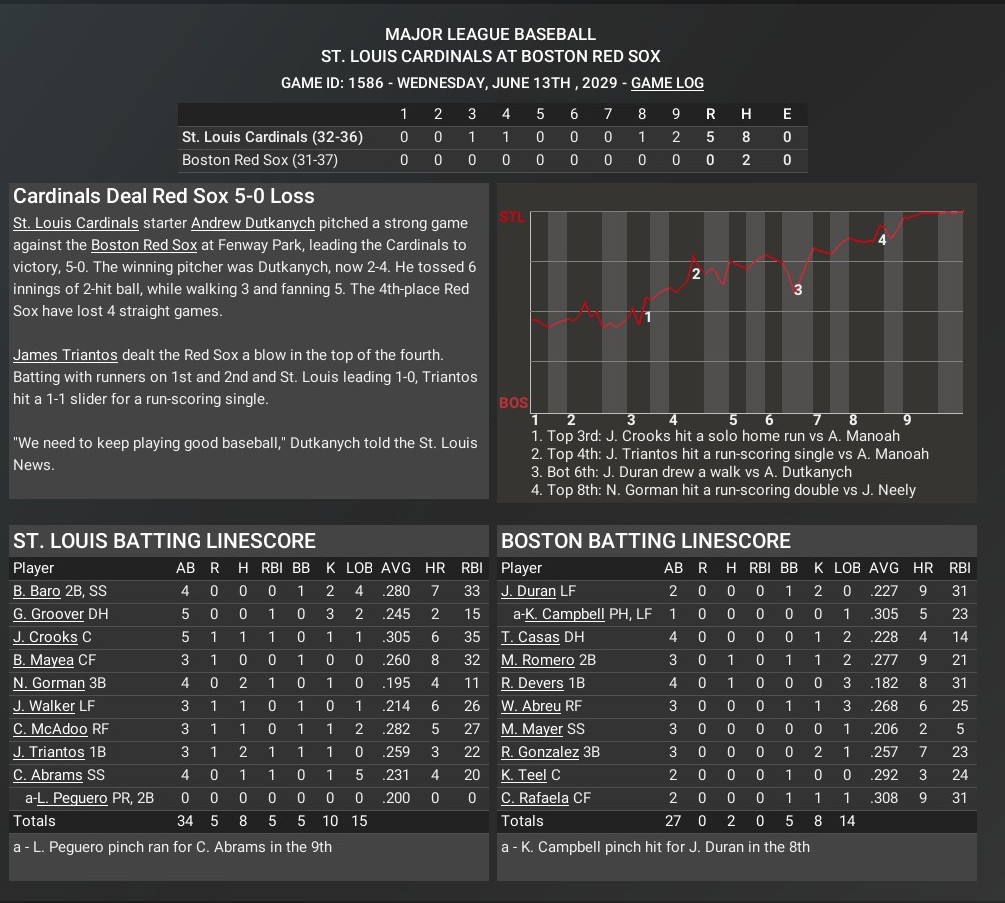Open the Boston Red Sox team link
Image resolution: width=1005 pixels, height=903 pixels.
[x=143, y=245]
